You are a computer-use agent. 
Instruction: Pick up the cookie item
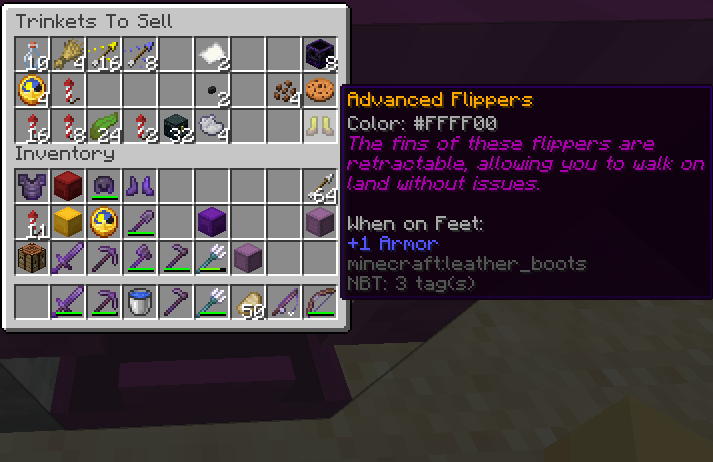point(320,91)
